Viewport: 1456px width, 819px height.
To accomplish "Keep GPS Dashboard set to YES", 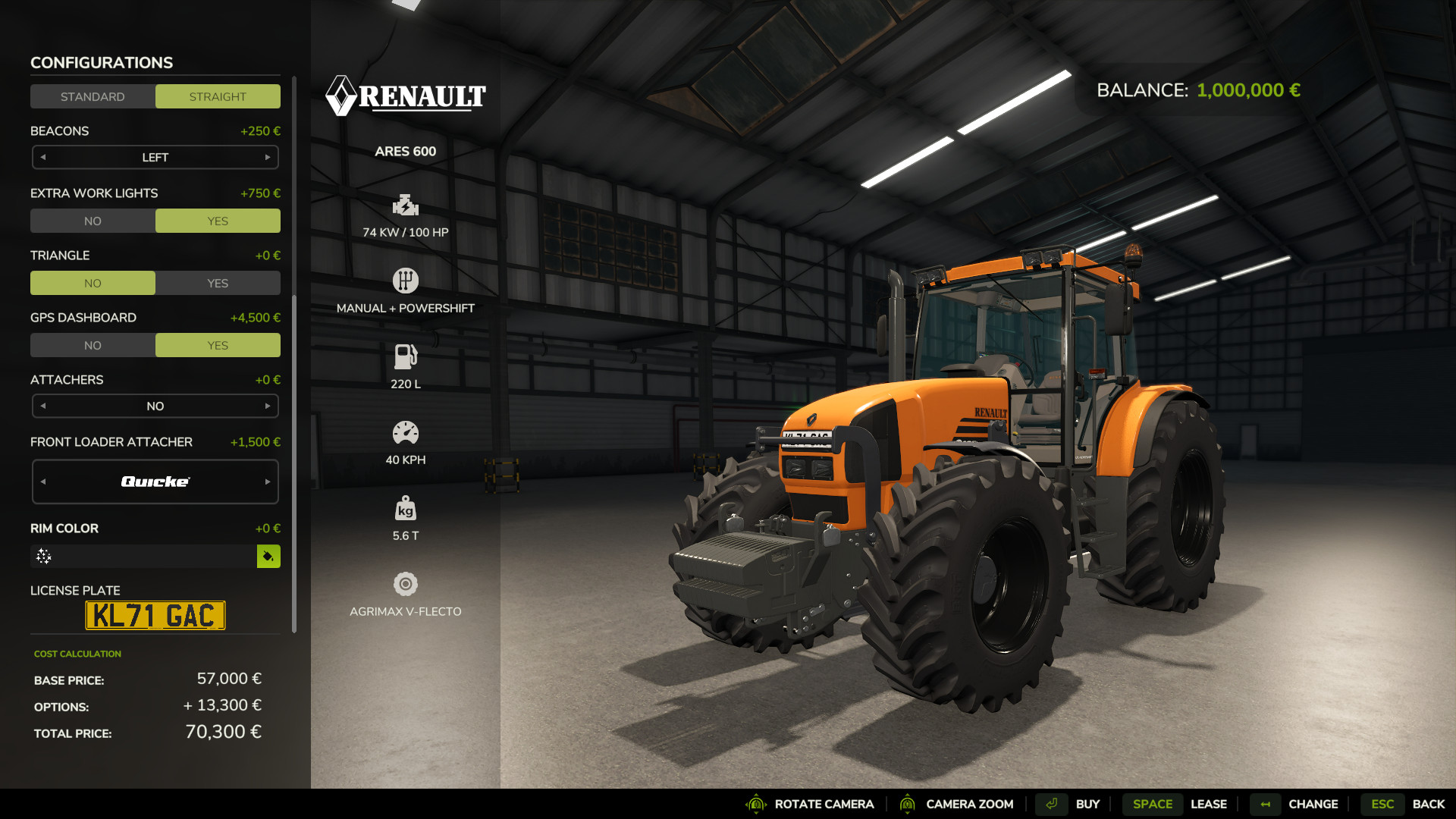I will click(x=218, y=345).
